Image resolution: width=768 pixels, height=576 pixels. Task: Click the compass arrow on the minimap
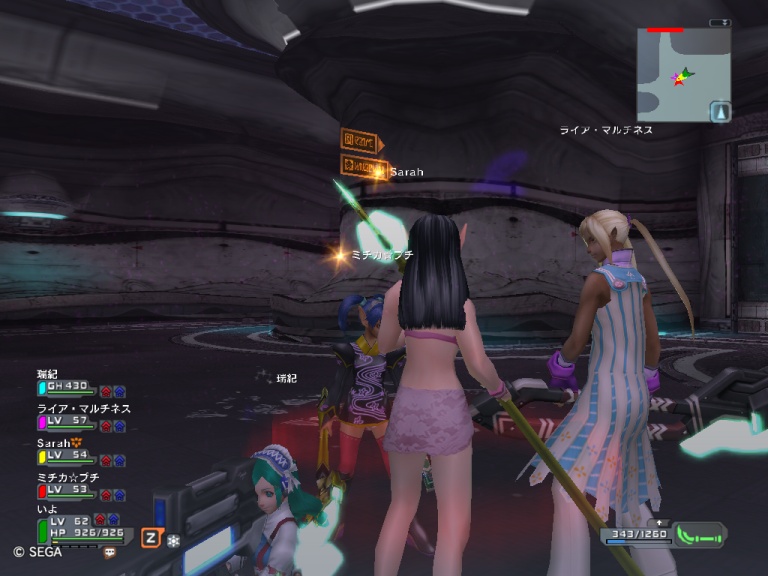721,112
